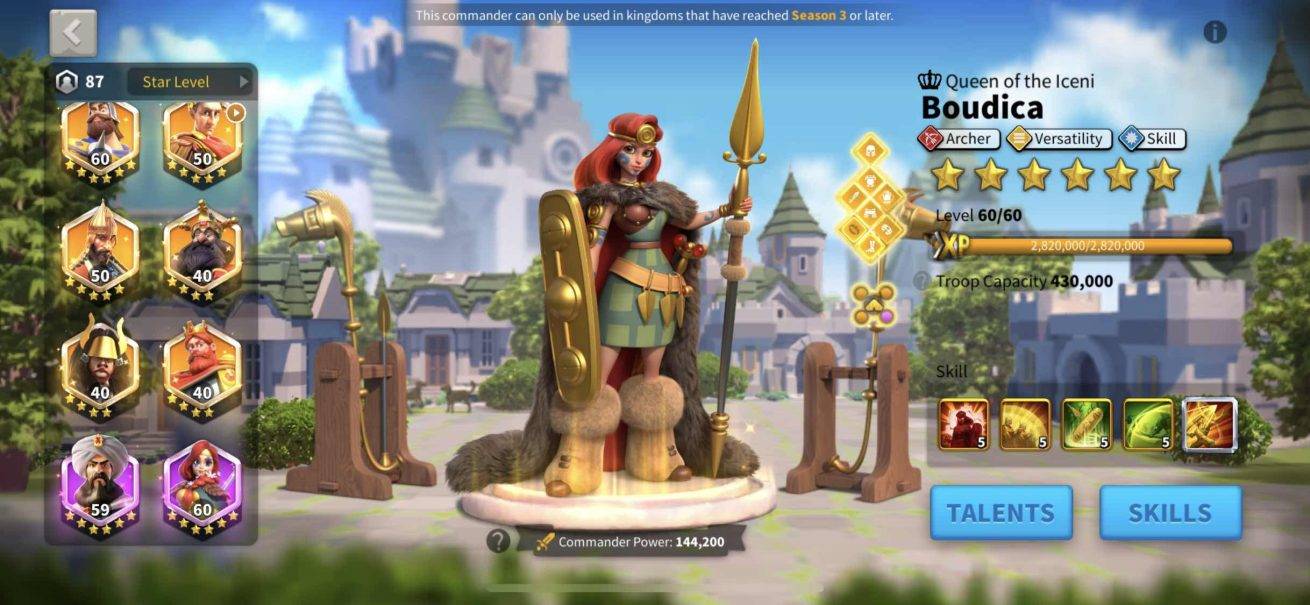The height and width of the screenshot is (605, 1310).
Task: Open the SKILLS screen
Action: 1170,513
